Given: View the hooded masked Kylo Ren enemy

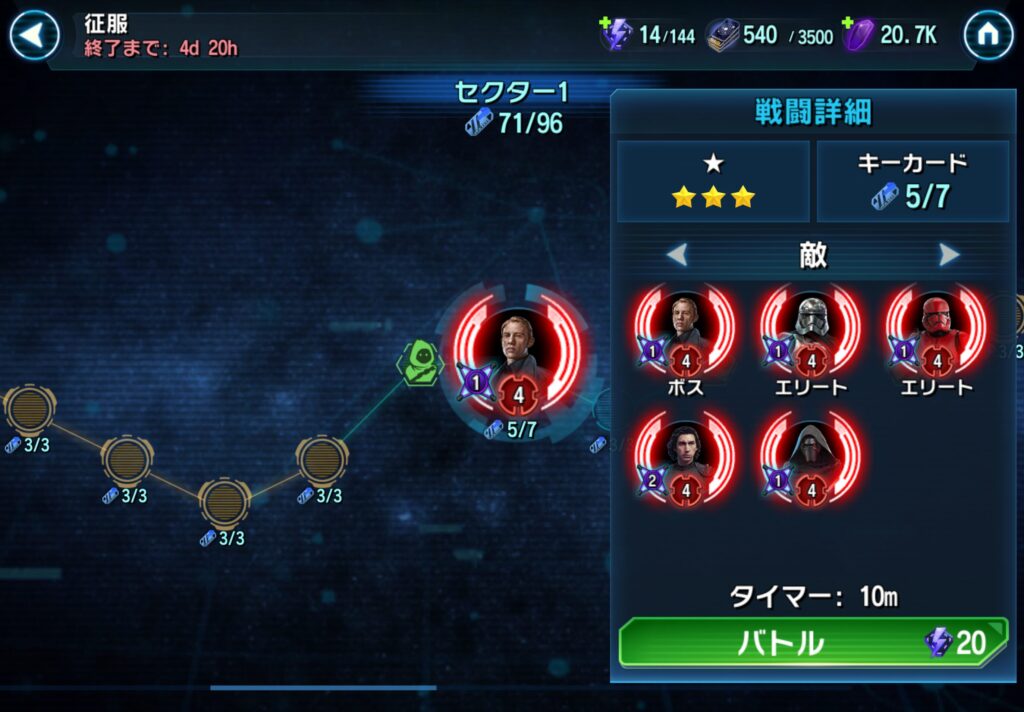Looking at the screenshot, I should [810, 455].
